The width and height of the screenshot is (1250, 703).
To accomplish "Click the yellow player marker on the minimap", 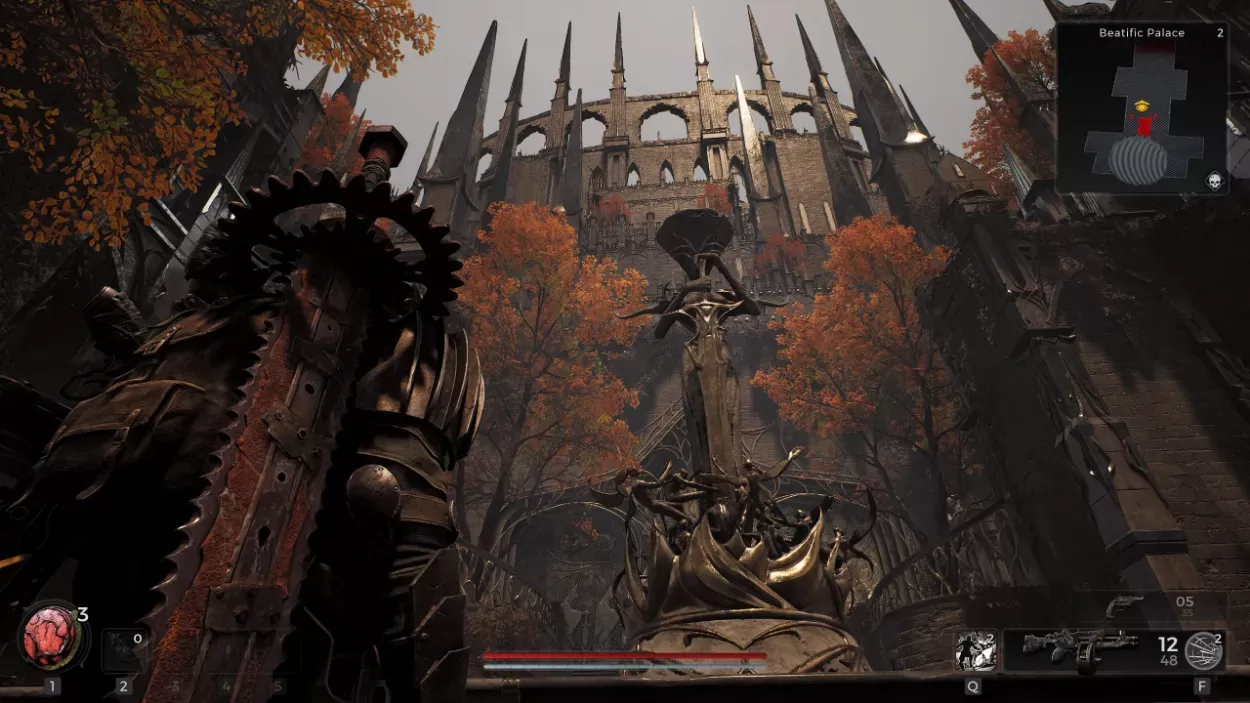I will pos(1143,104).
